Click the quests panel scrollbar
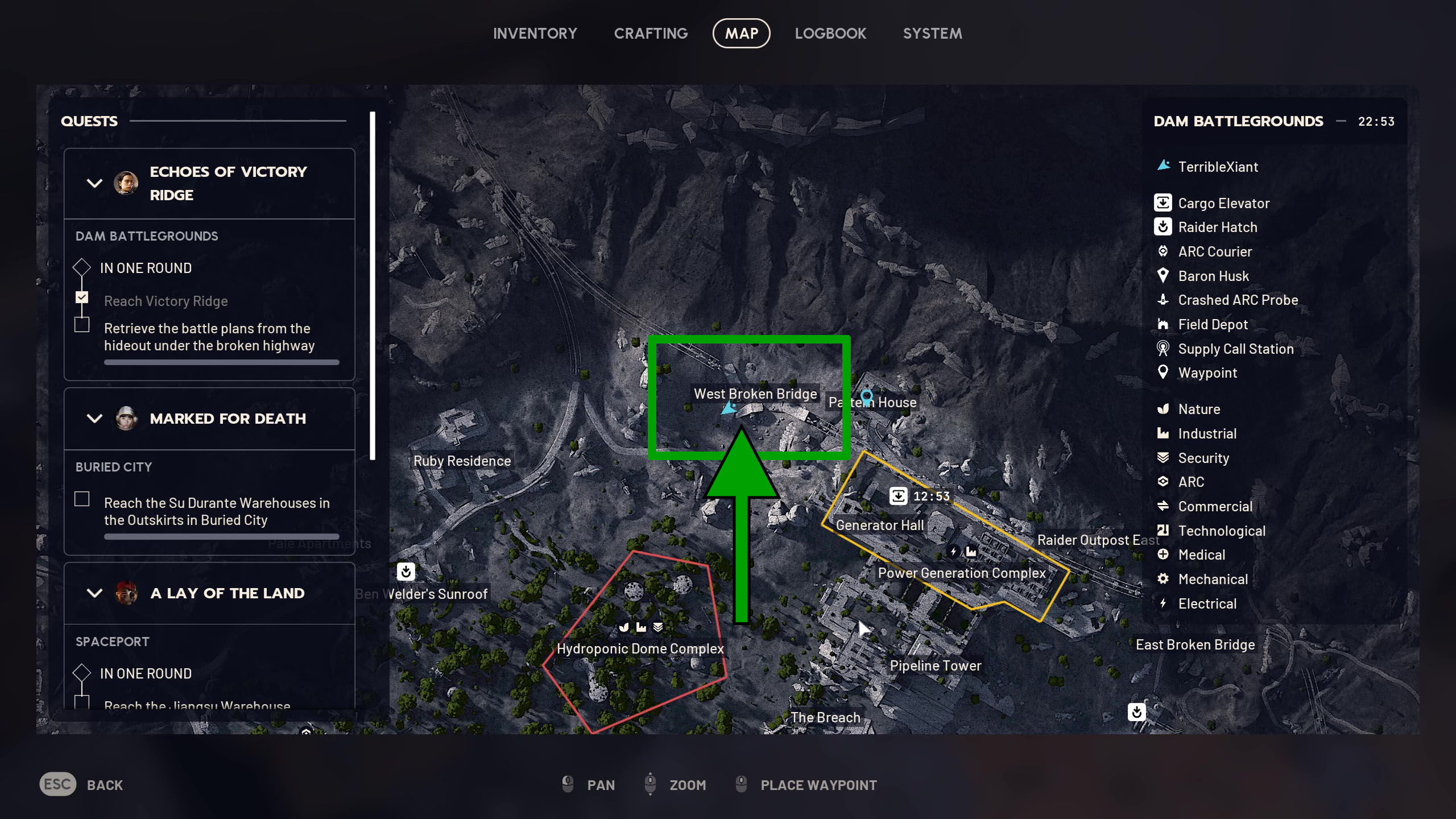 tap(373, 286)
